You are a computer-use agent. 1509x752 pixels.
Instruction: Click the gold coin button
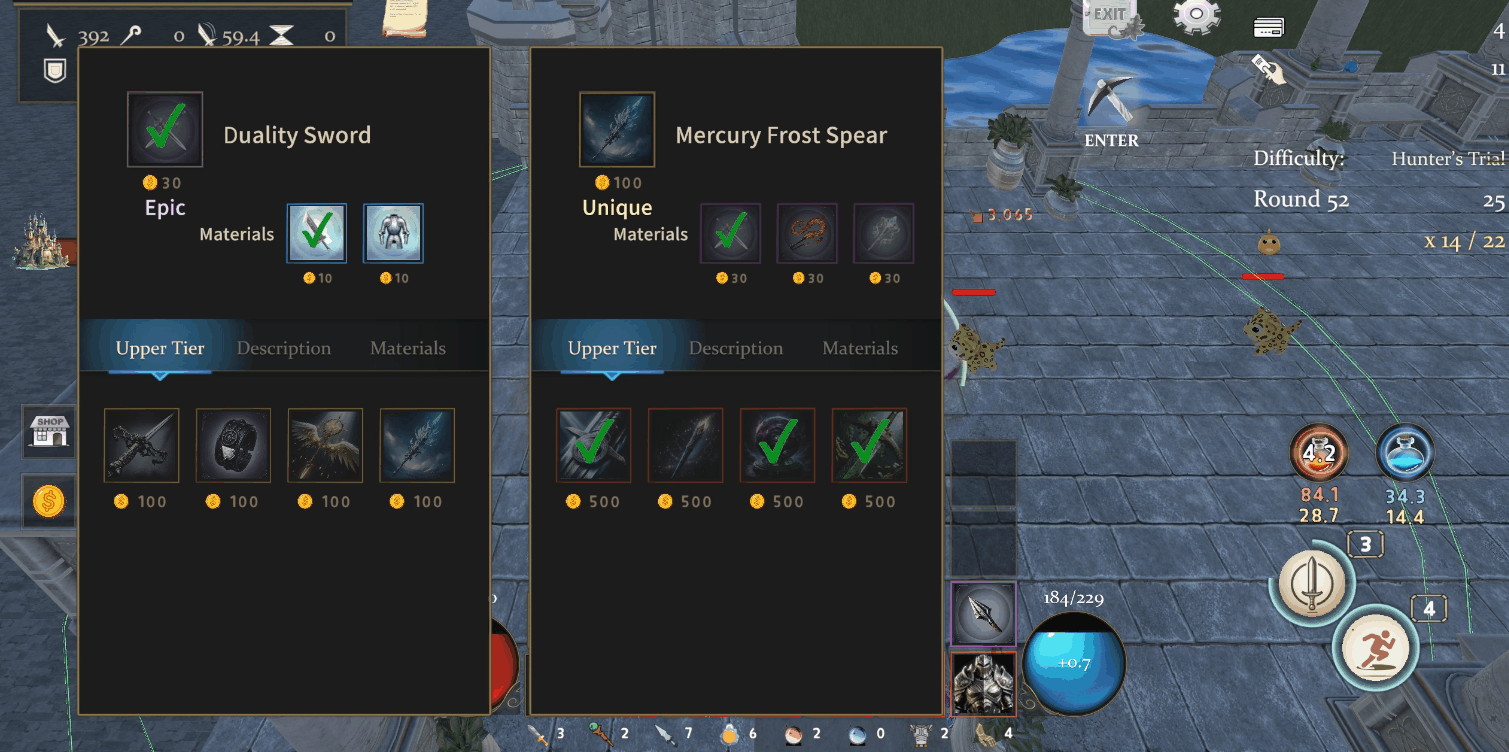tap(49, 501)
